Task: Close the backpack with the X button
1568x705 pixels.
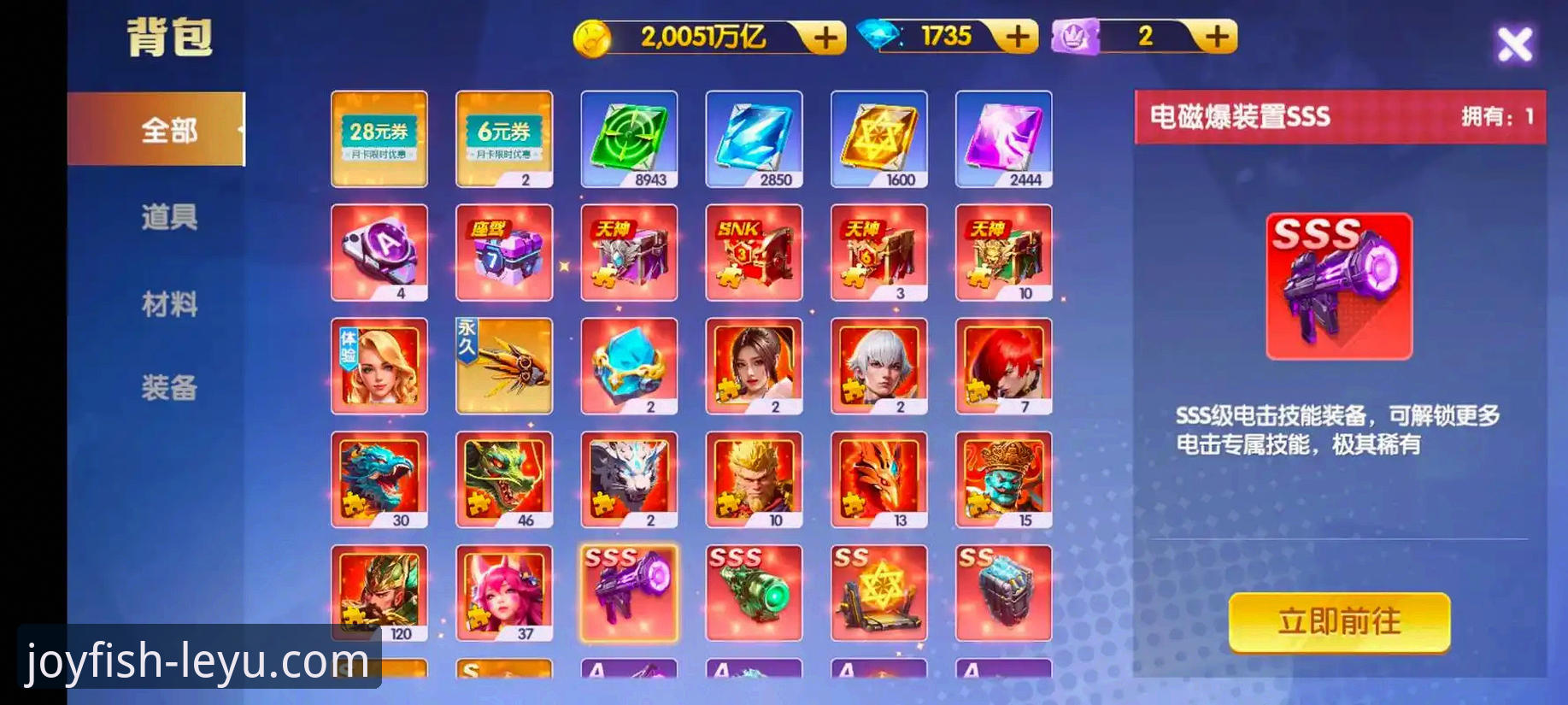Action: point(1514,44)
